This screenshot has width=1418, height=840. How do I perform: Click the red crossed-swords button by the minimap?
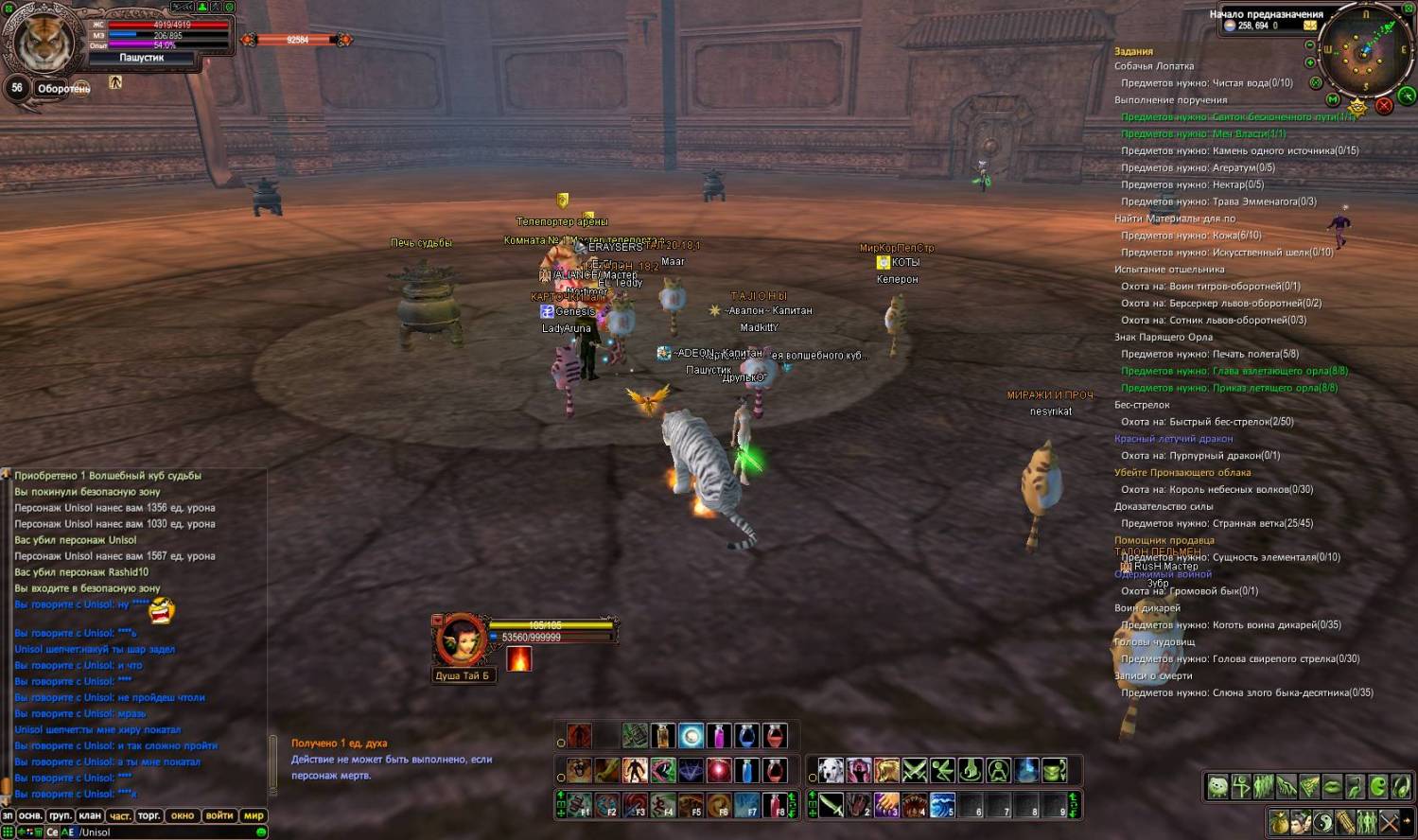pyautogui.click(x=1384, y=106)
